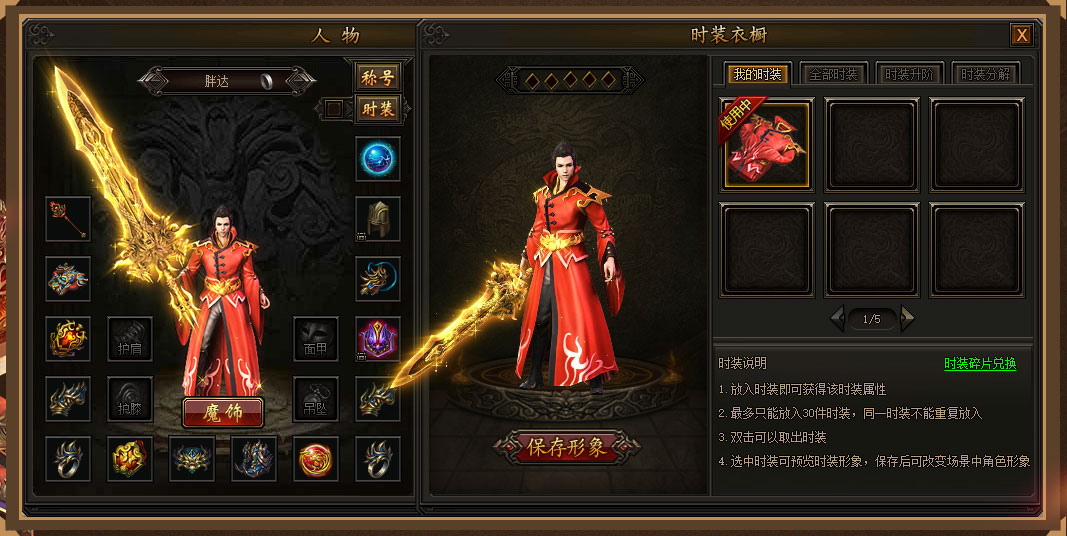Select the red outfit marked 使用中
1067x536 pixels.
click(766, 145)
